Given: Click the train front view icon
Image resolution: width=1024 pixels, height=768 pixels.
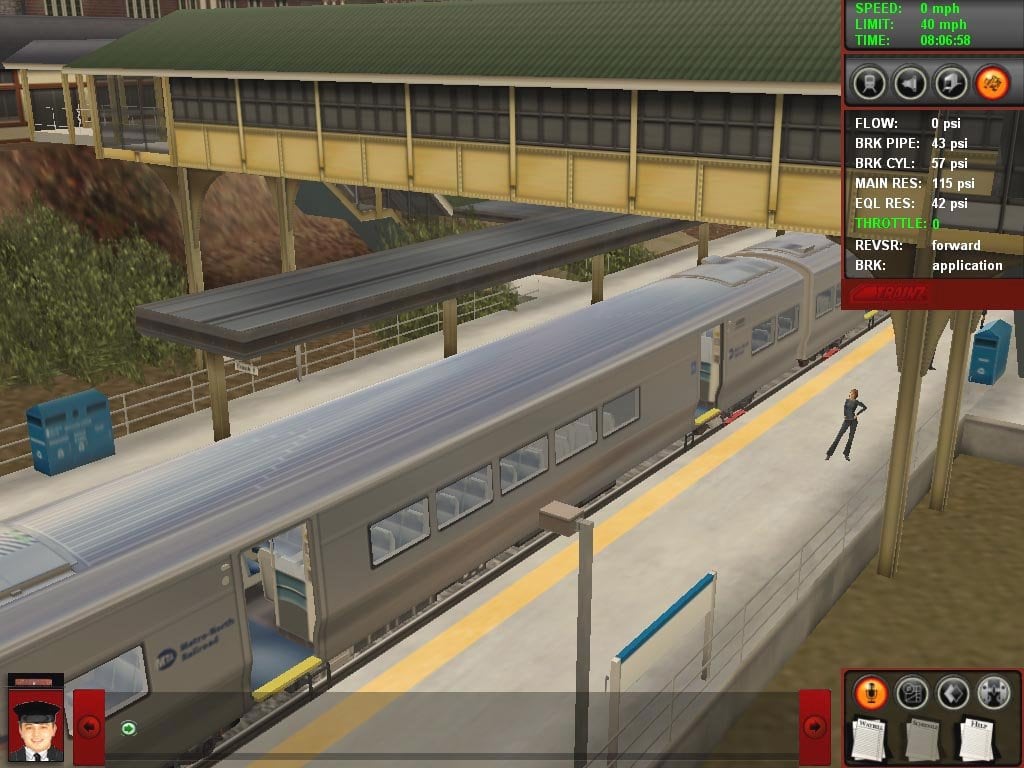Looking at the screenshot, I should (x=869, y=81).
